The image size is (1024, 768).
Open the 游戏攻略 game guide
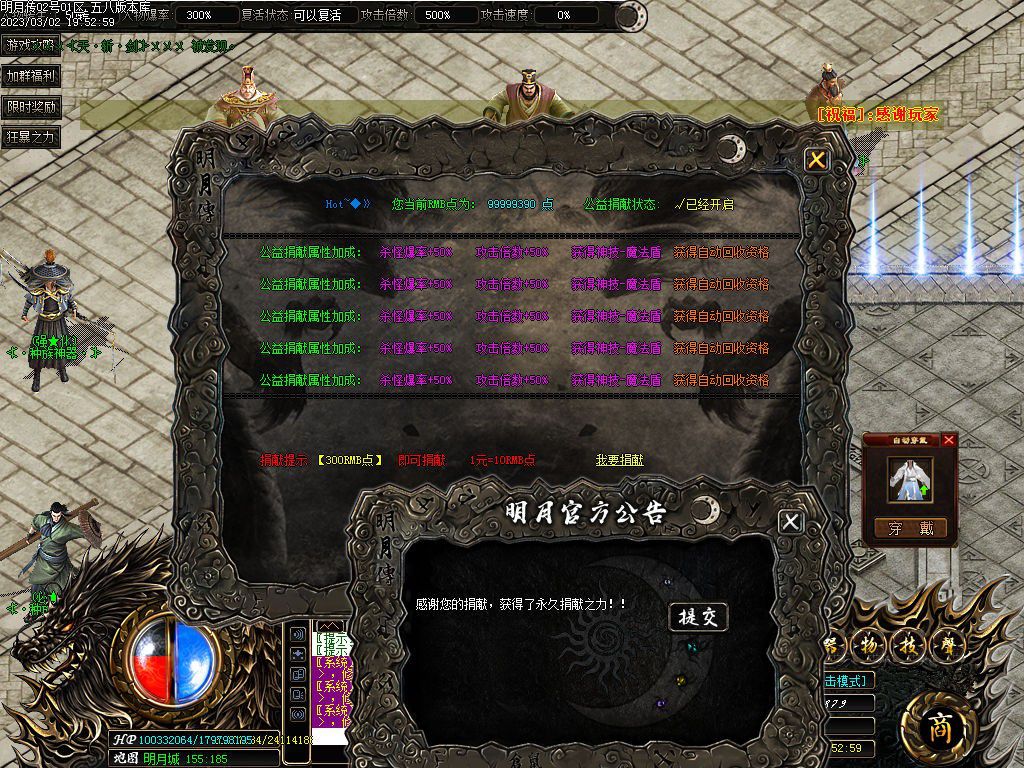point(30,45)
